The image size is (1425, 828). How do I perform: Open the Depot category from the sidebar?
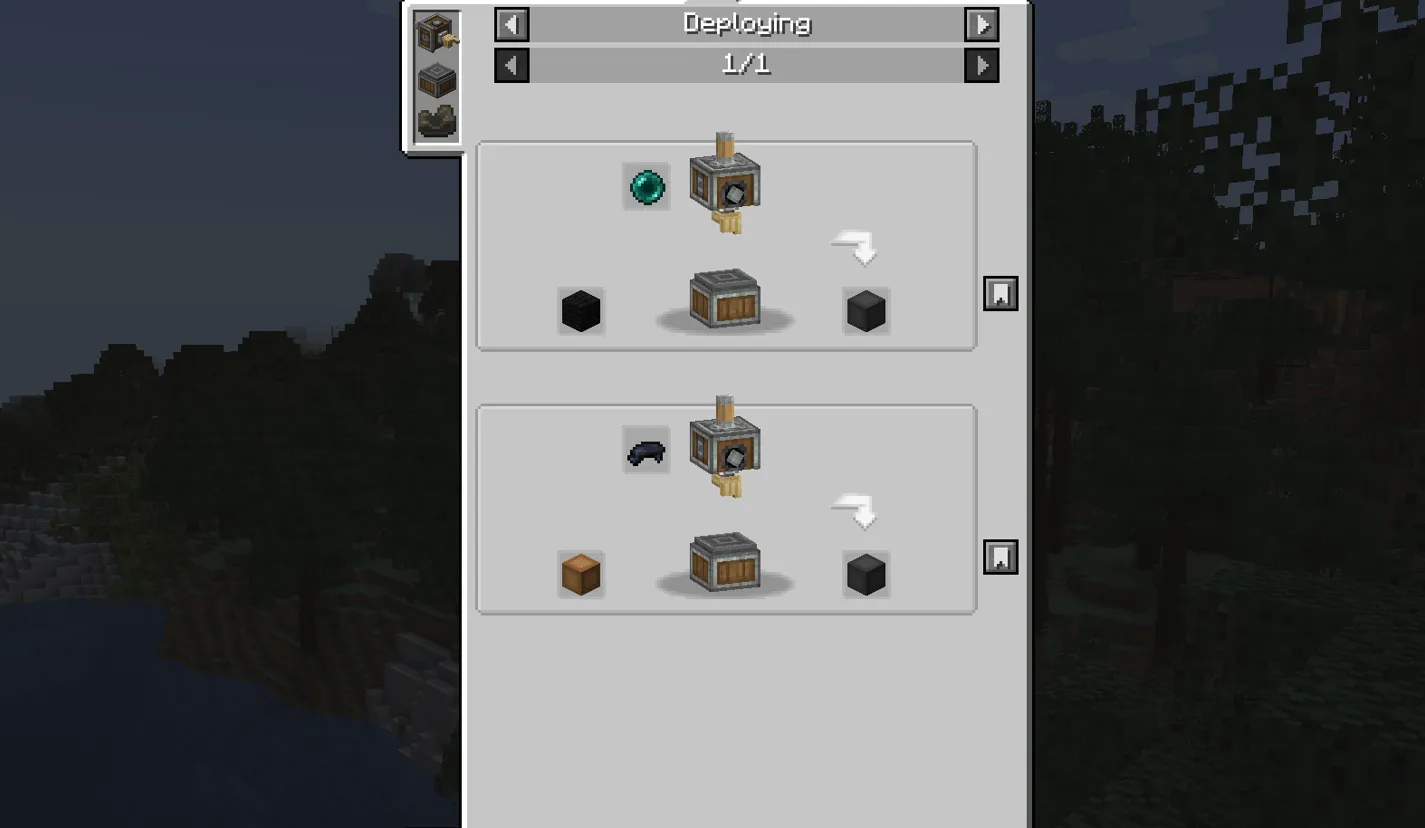tap(437, 78)
